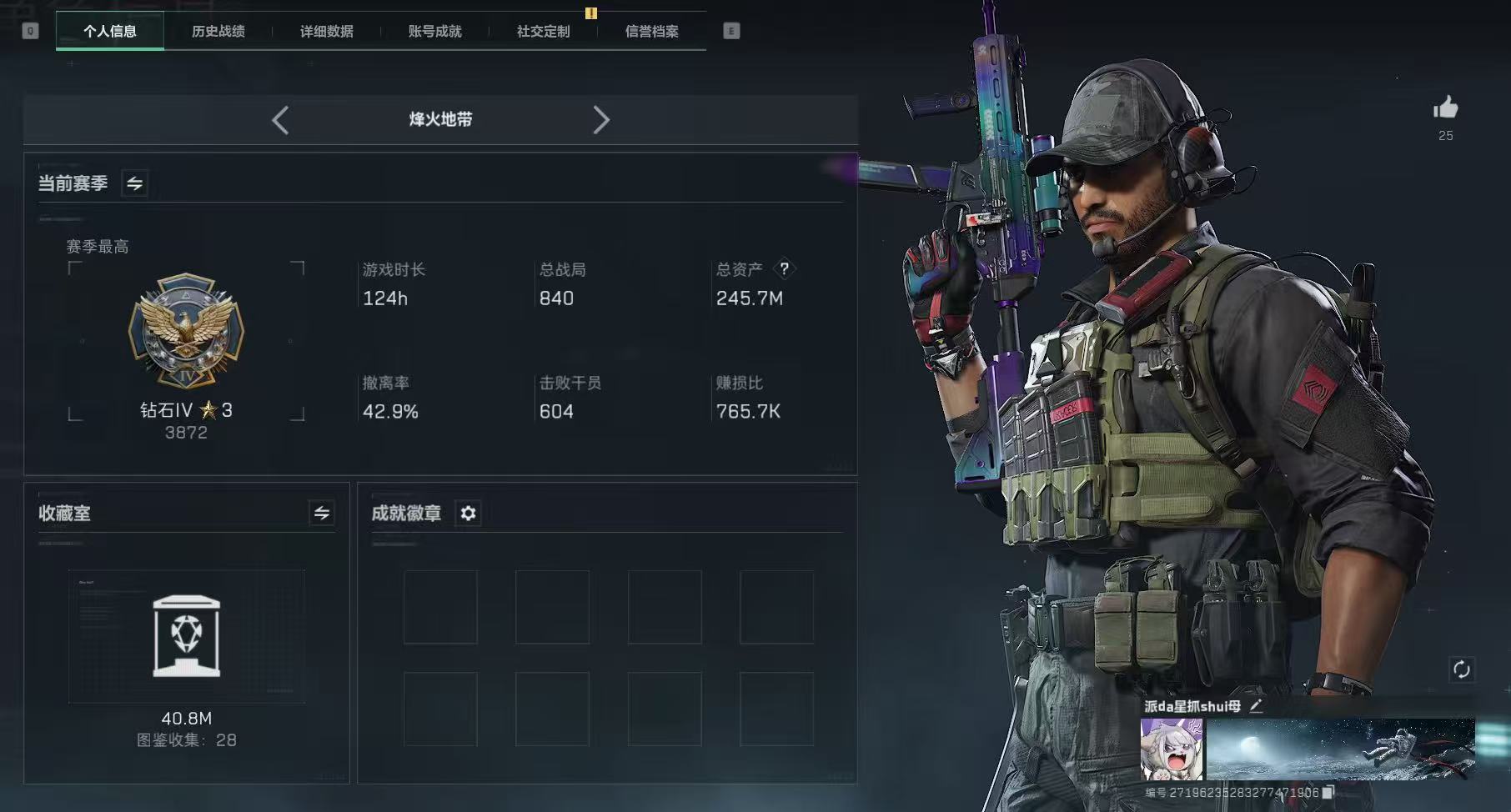Screen dimensions: 1511x812
Task: Give a thumbs-up like to the profile
Action: [1445, 108]
